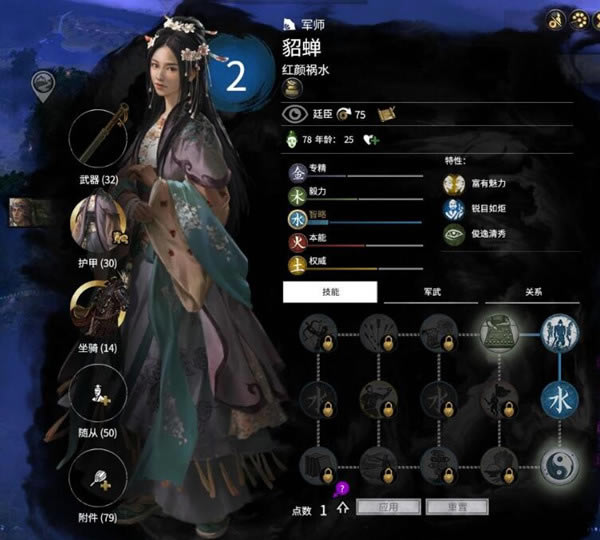The width and height of the screenshot is (600, 540).
Task: Open the 随从 follower slot
Action: (x=98, y=393)
